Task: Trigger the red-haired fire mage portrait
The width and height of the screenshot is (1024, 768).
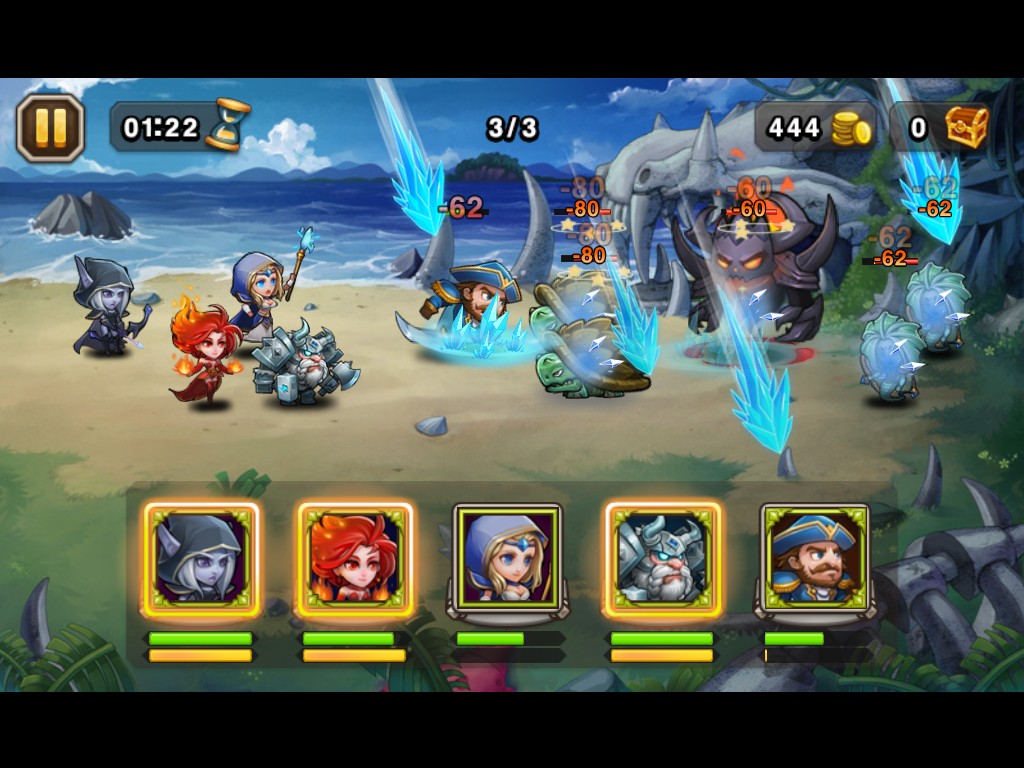Action: pos(355,558)
